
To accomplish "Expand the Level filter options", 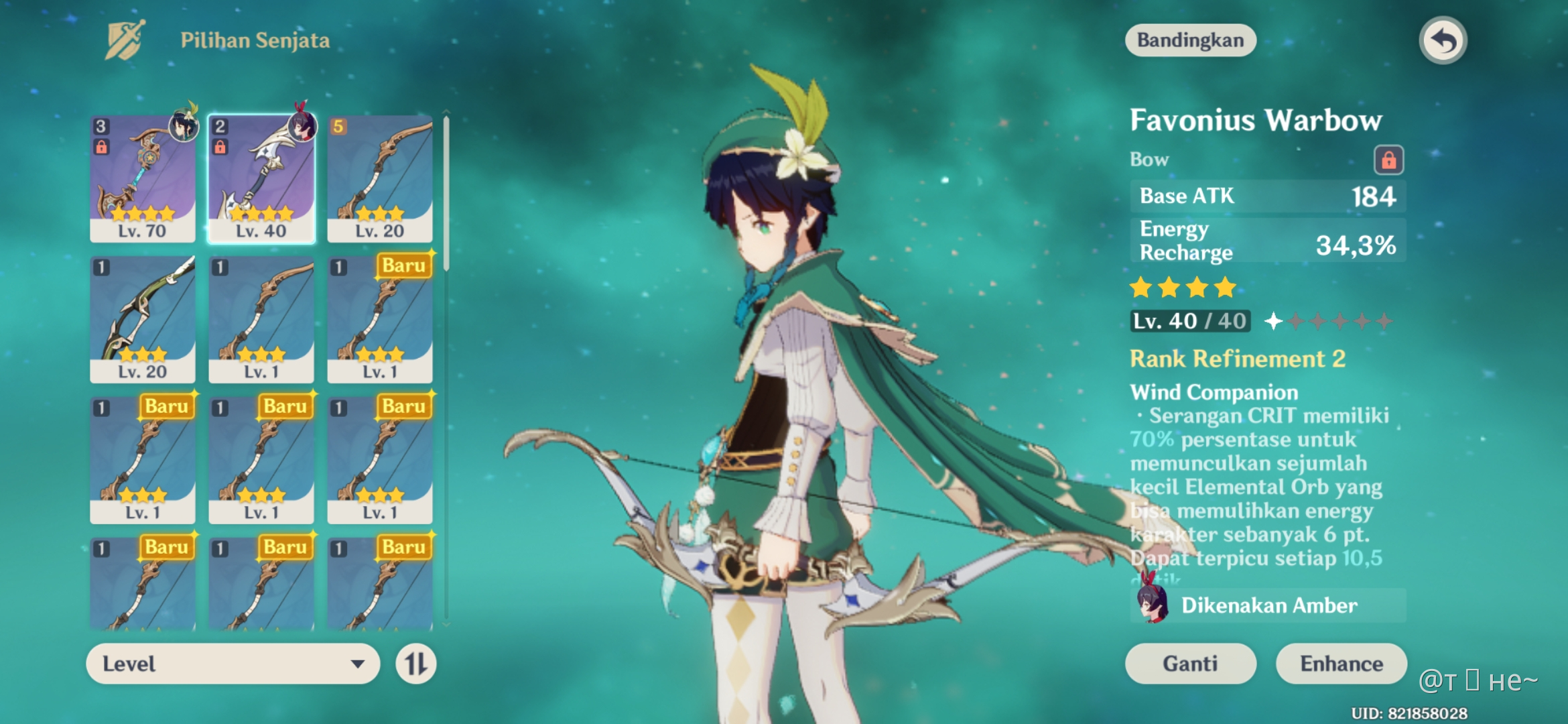I will coord(231,664).
